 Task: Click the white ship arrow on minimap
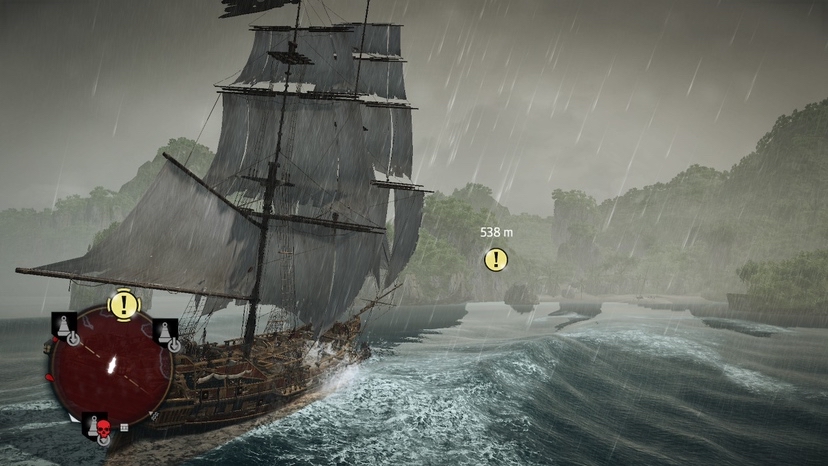point(111,366)
